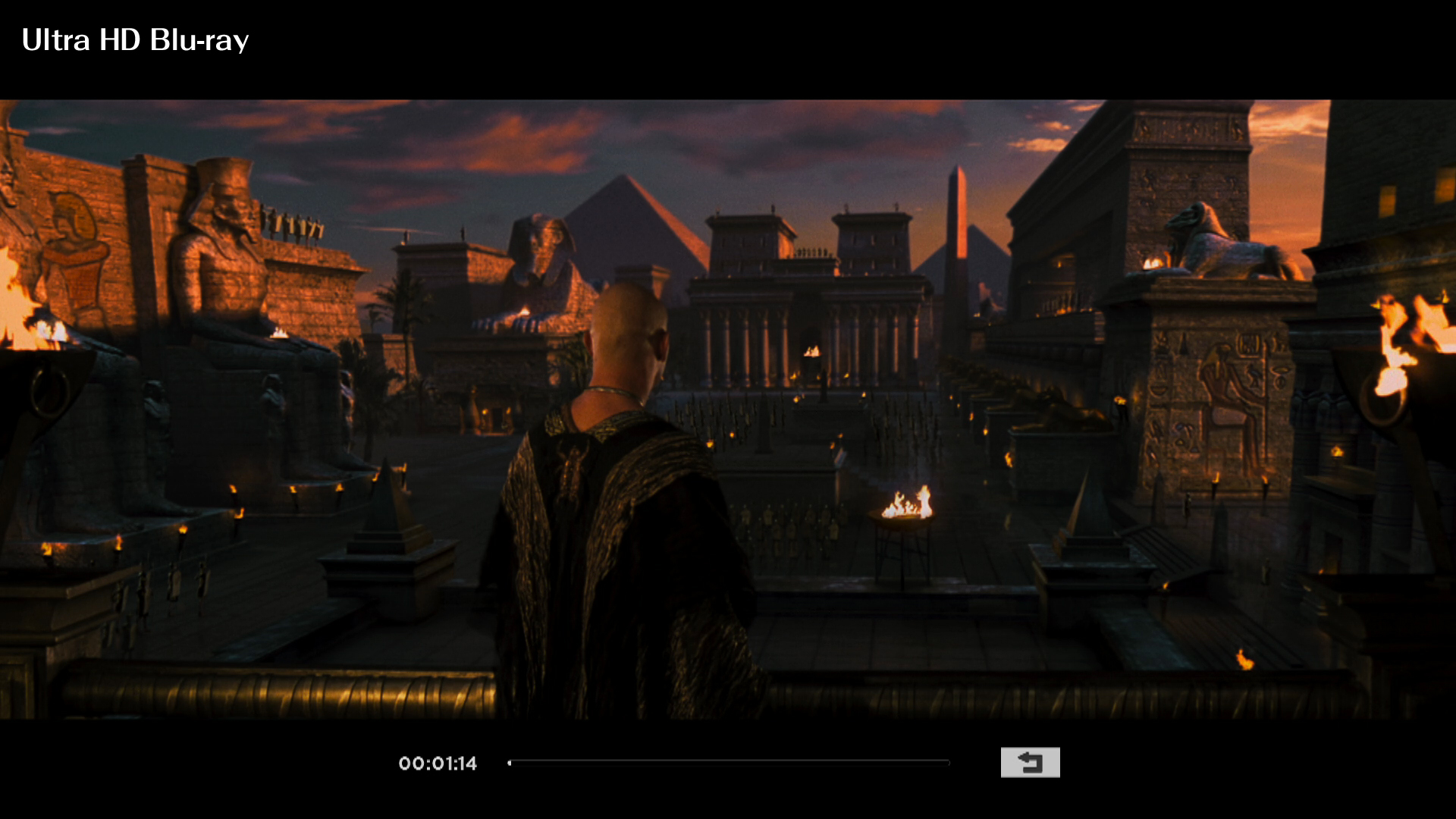Click the return arrow button
Viewport: 1456px width, 819px height.
1030,762
